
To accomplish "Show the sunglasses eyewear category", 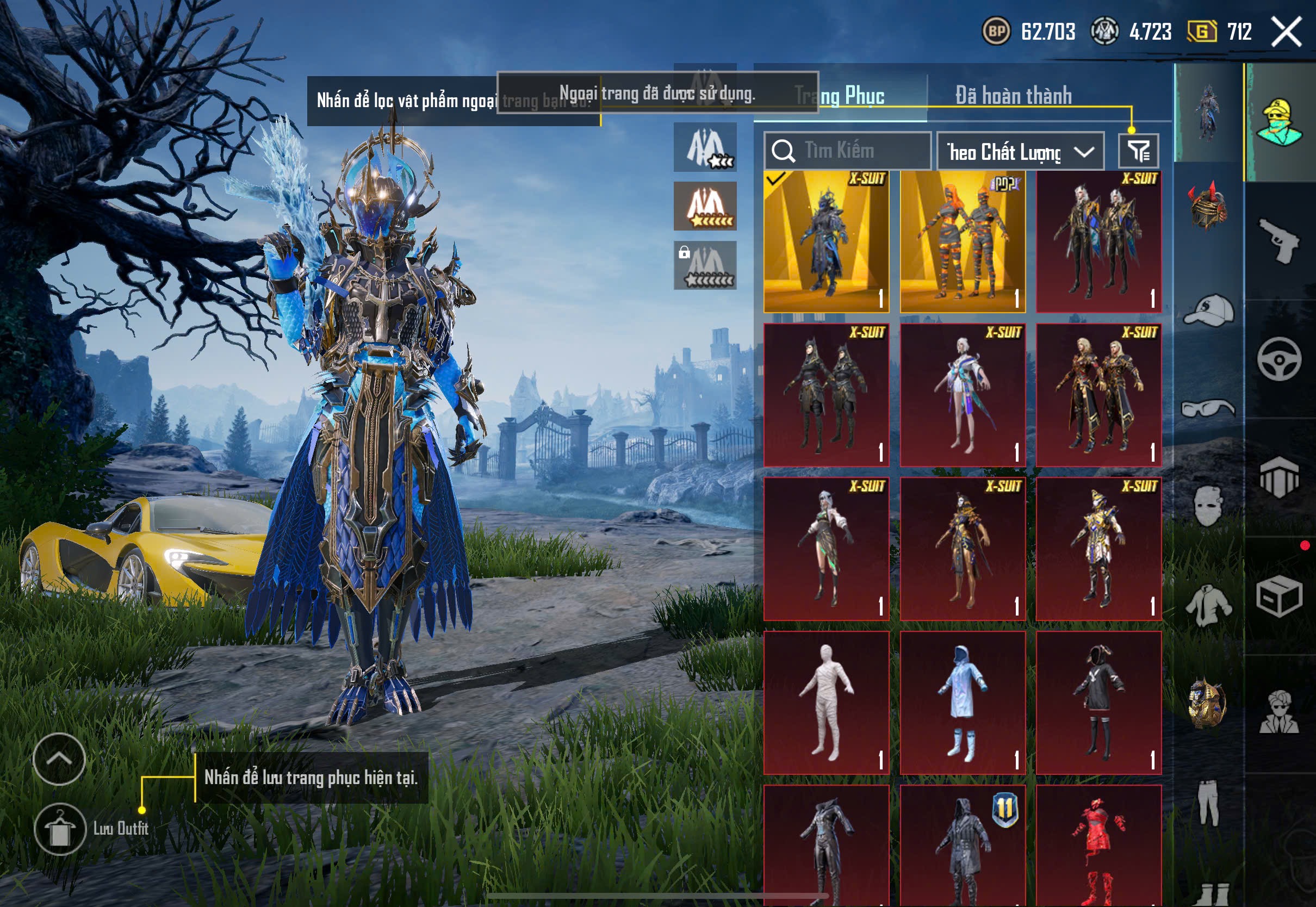I will pyautogui.click(x=1209, y=408).
